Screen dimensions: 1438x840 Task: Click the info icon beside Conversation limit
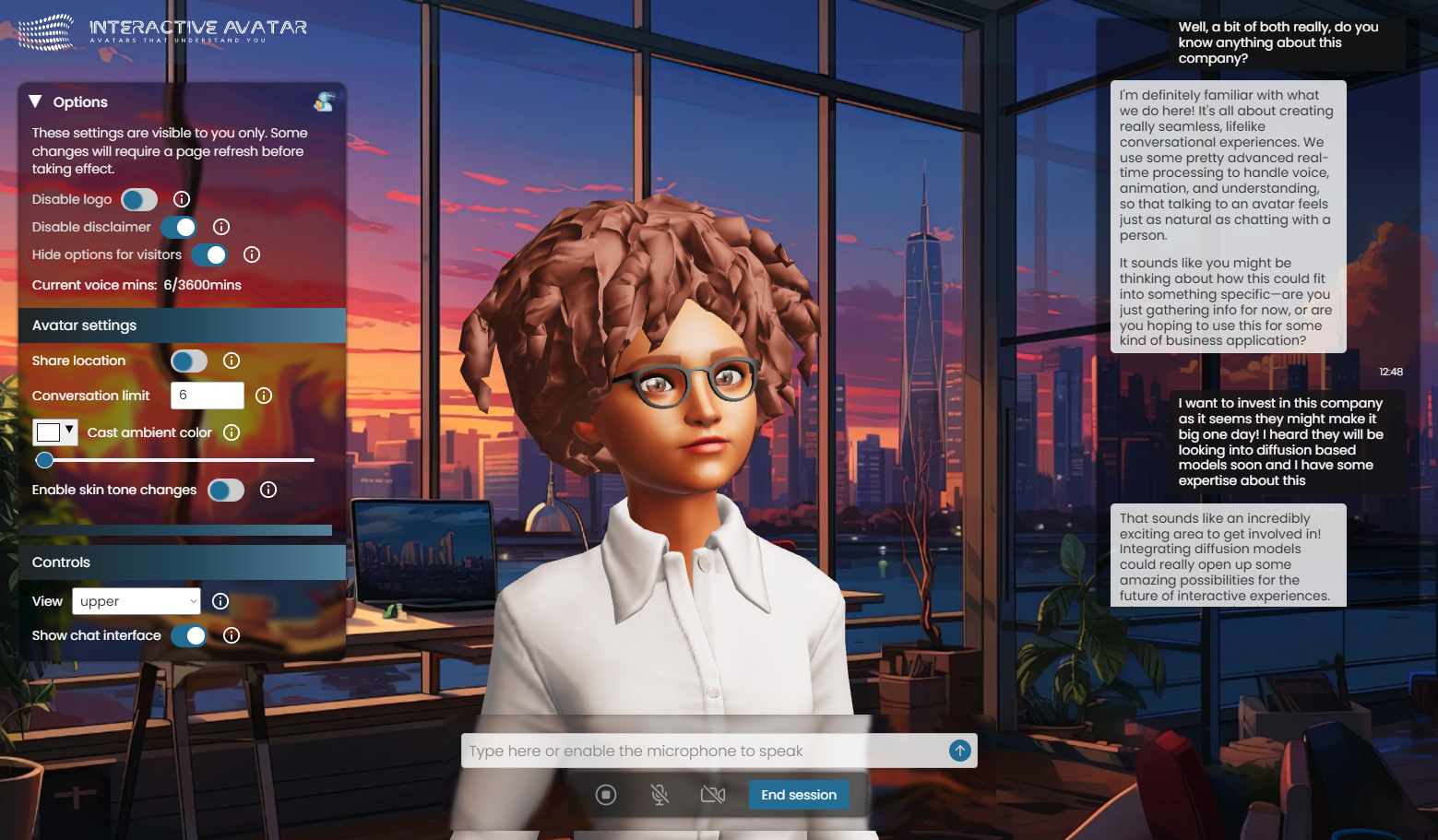click(264, 396)
